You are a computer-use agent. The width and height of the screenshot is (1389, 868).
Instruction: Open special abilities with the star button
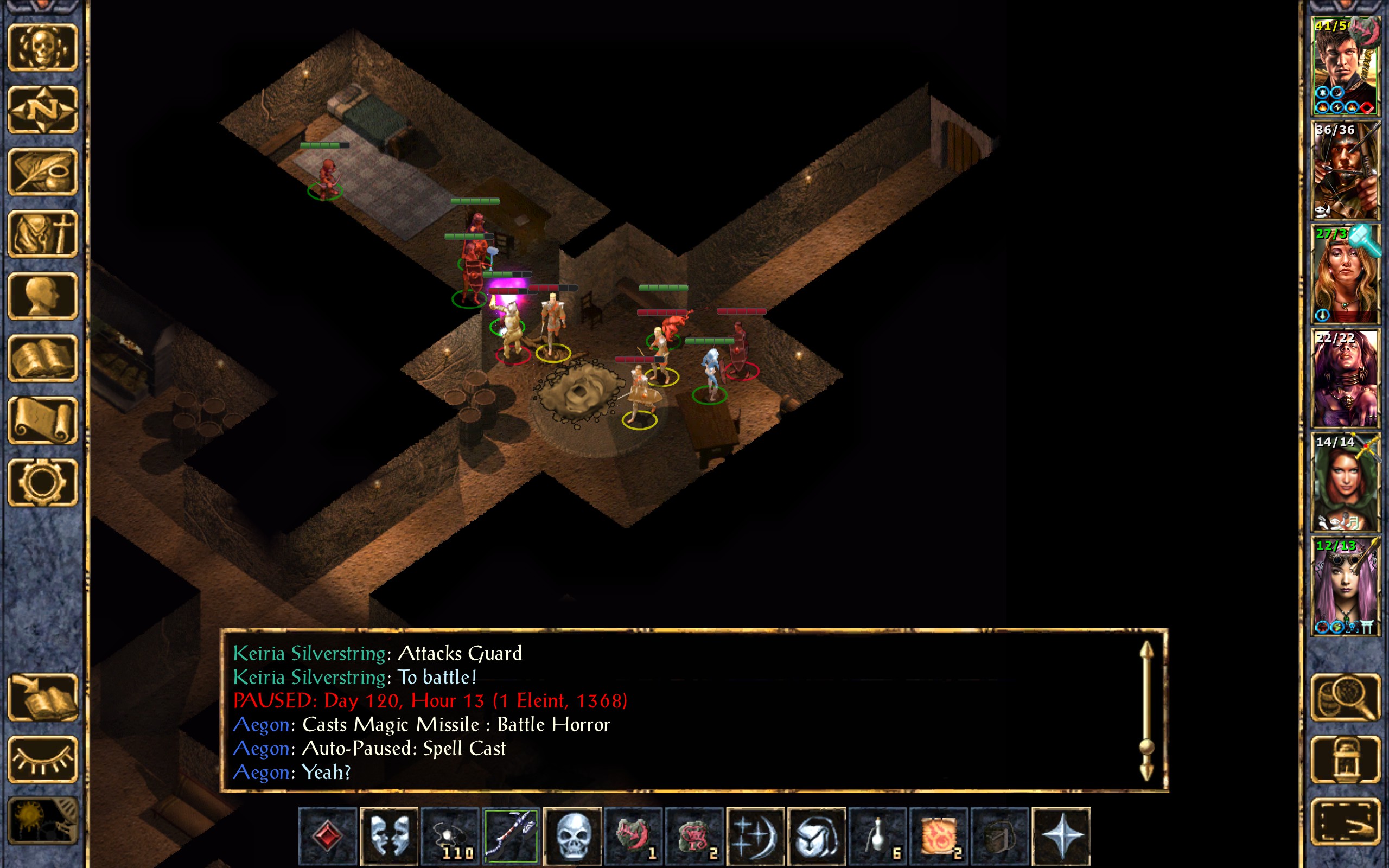click(x=1061, y=836)
